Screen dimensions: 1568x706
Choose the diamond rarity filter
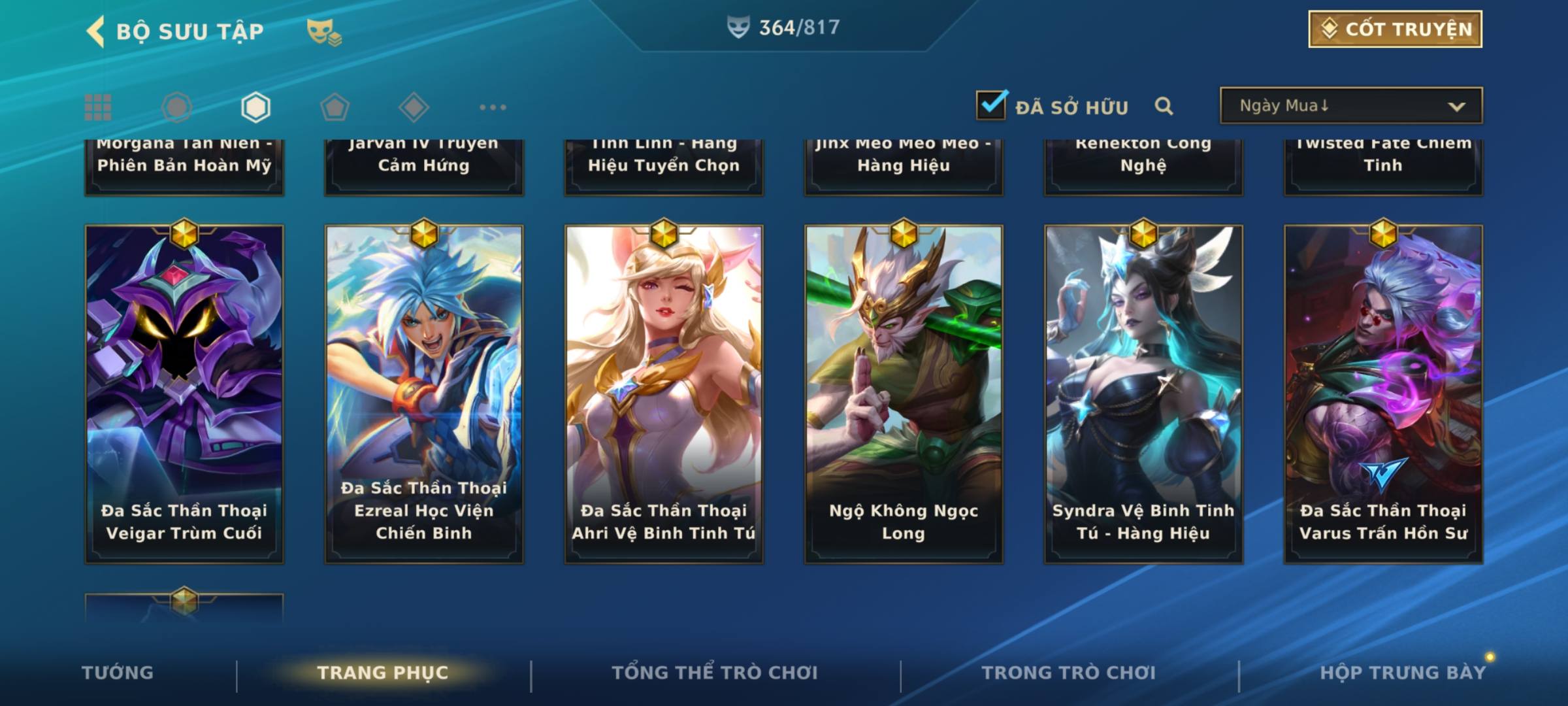pyautogui.click(x=414, y=107)
